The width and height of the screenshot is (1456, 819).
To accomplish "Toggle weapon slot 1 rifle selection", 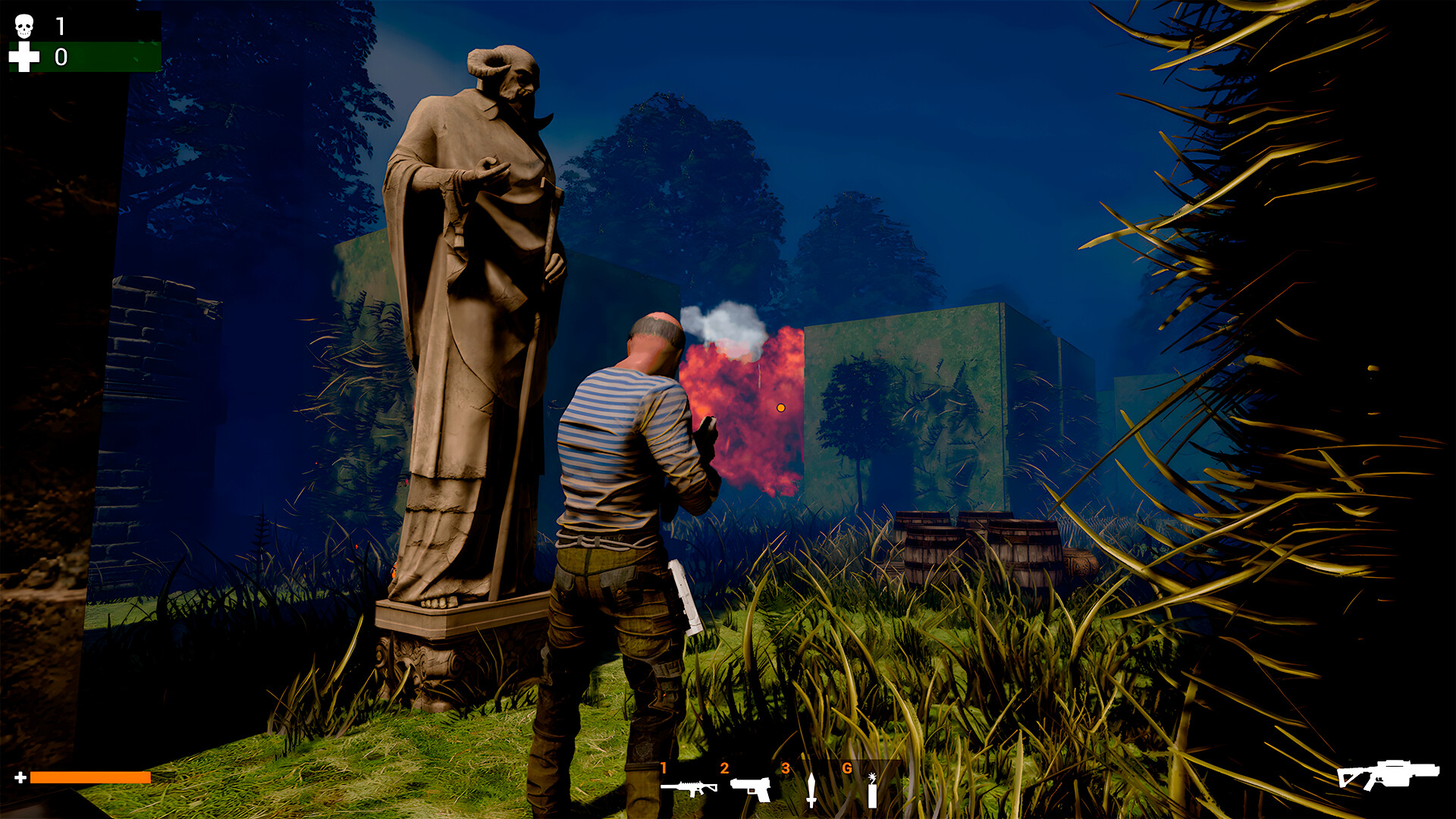I will click(690, 789).
